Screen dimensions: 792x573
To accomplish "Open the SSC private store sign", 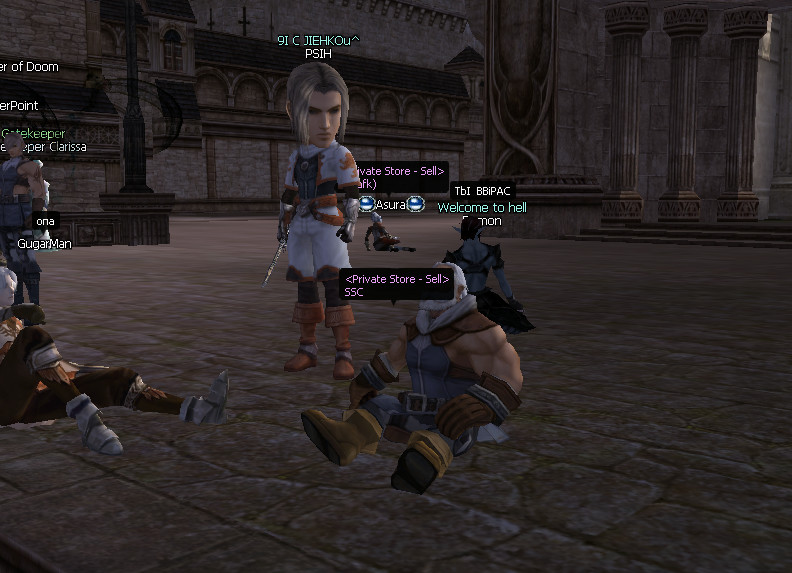I will point(397,285).
